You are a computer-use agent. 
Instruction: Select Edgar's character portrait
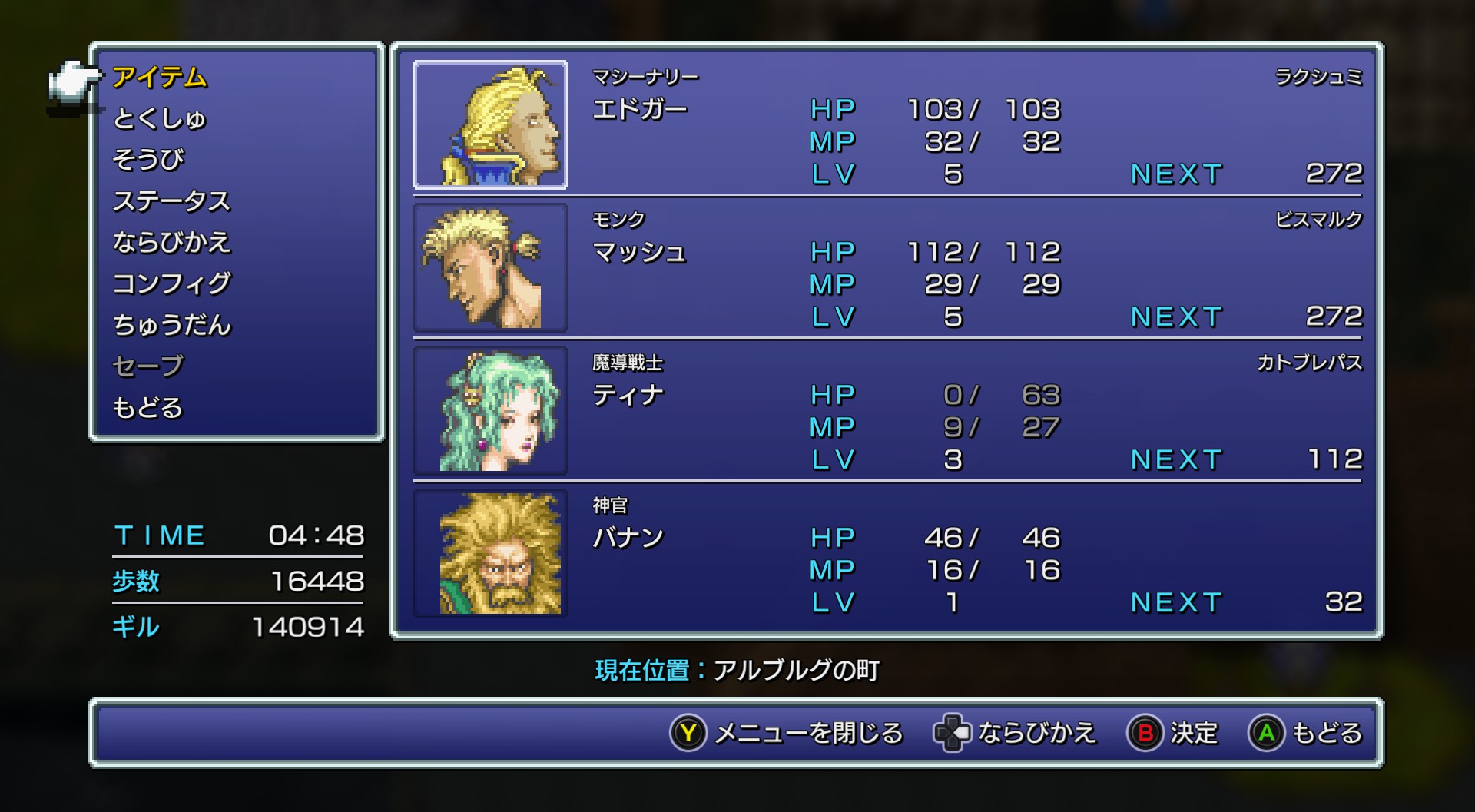tap(490, 123)
